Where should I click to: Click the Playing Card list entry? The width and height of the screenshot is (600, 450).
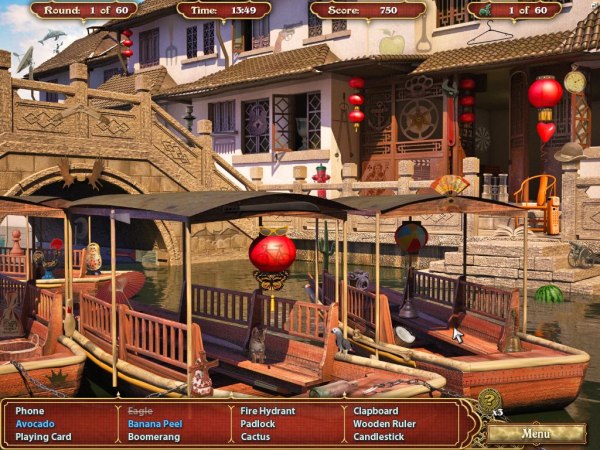pyautogui.click(x=45, y=436)
